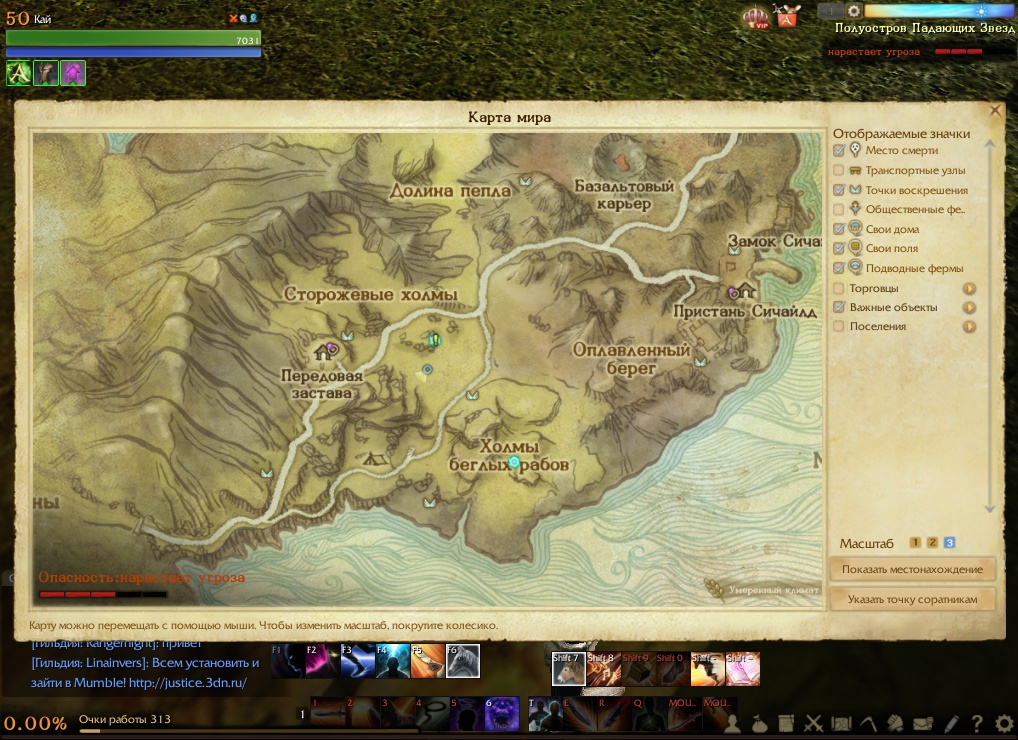Click the 'Передовая застава' house marker on map
Viewport: 1018px width, 740px height.
point(324,351)
